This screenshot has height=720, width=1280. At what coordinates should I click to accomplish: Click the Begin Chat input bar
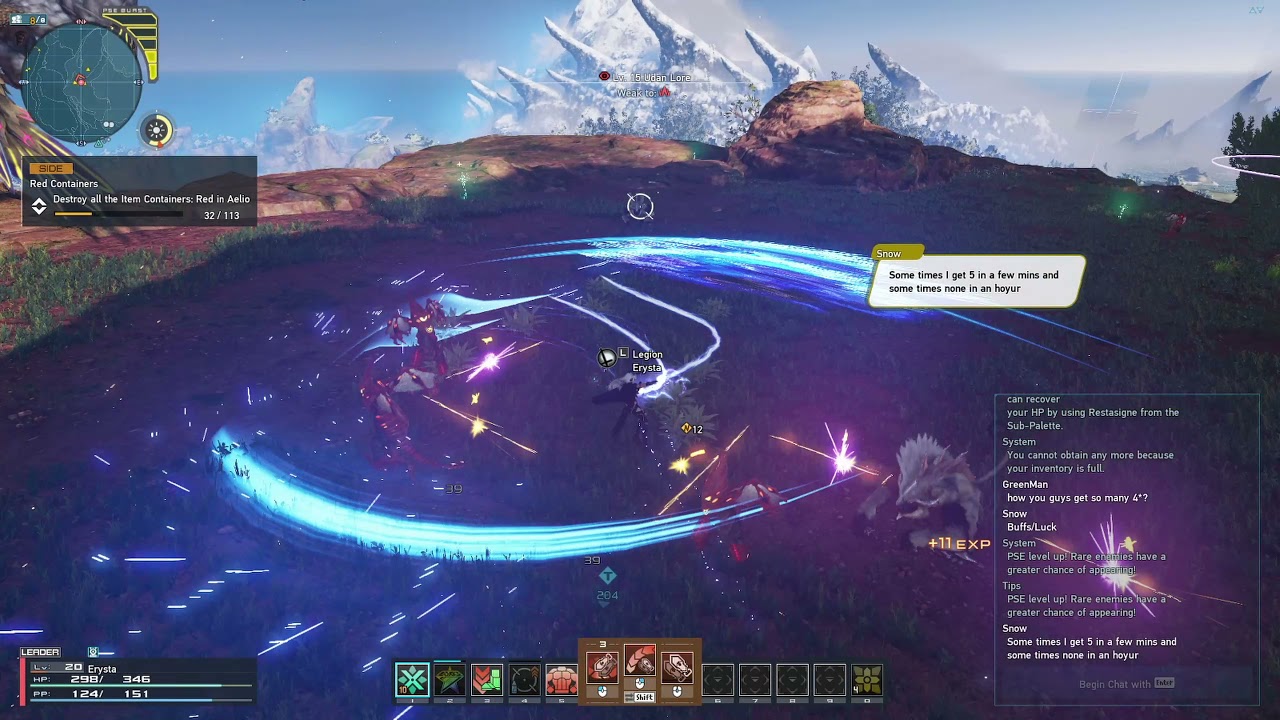point(1125,684)
